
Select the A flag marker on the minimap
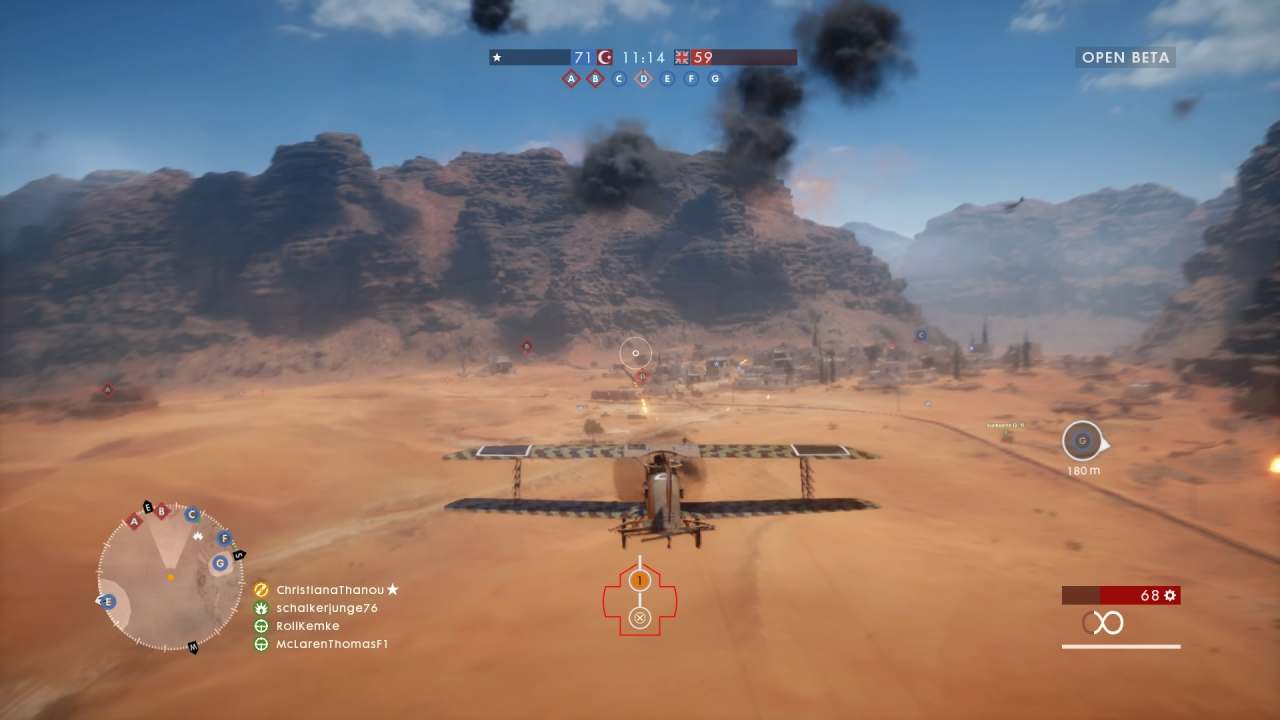pyautogui.click(x=134, y=521)
